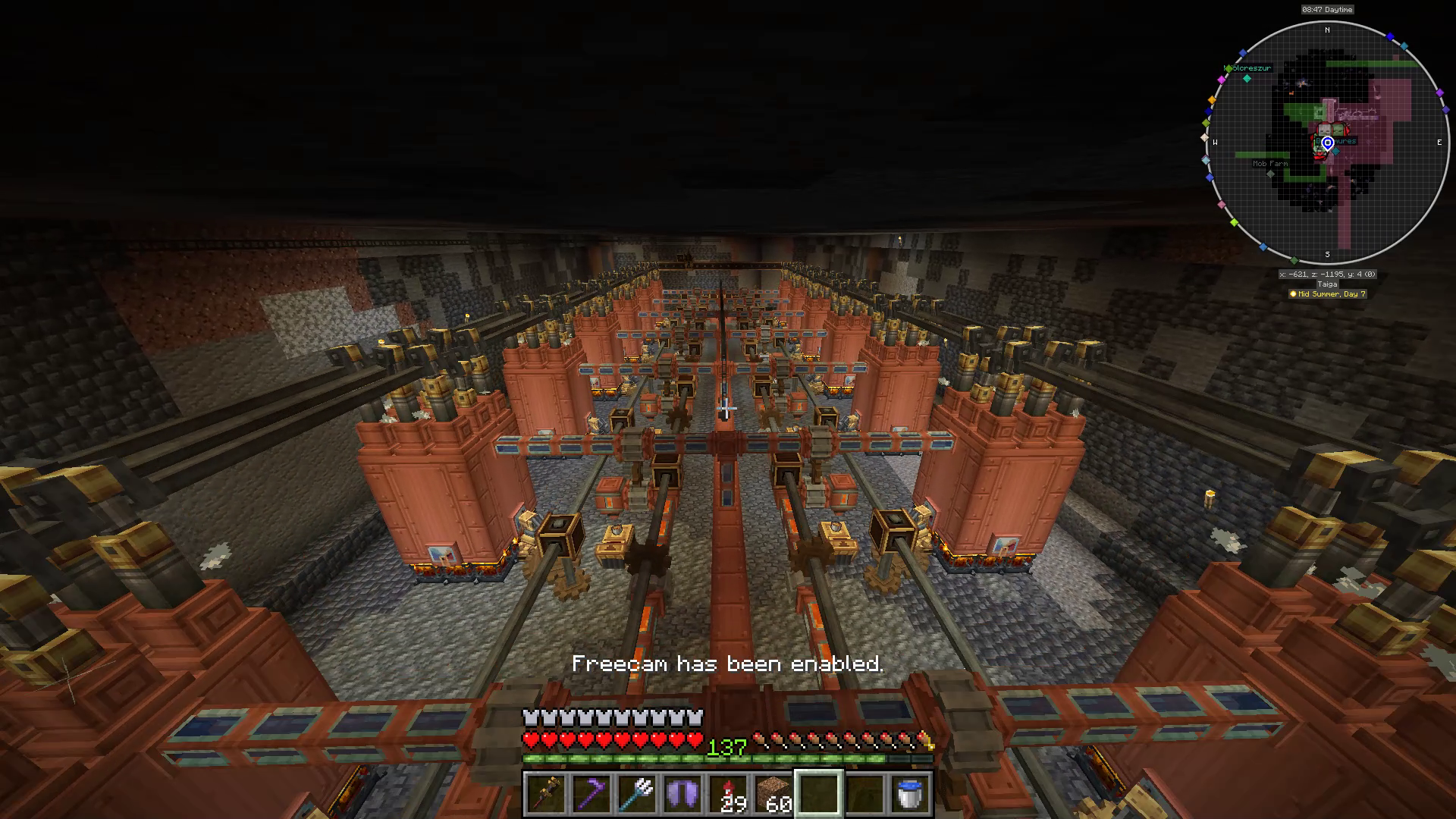The image size is (1456, 819).
Task: Click the red item stack of 29
Action: pyautogui.click(x=726, y=792)
